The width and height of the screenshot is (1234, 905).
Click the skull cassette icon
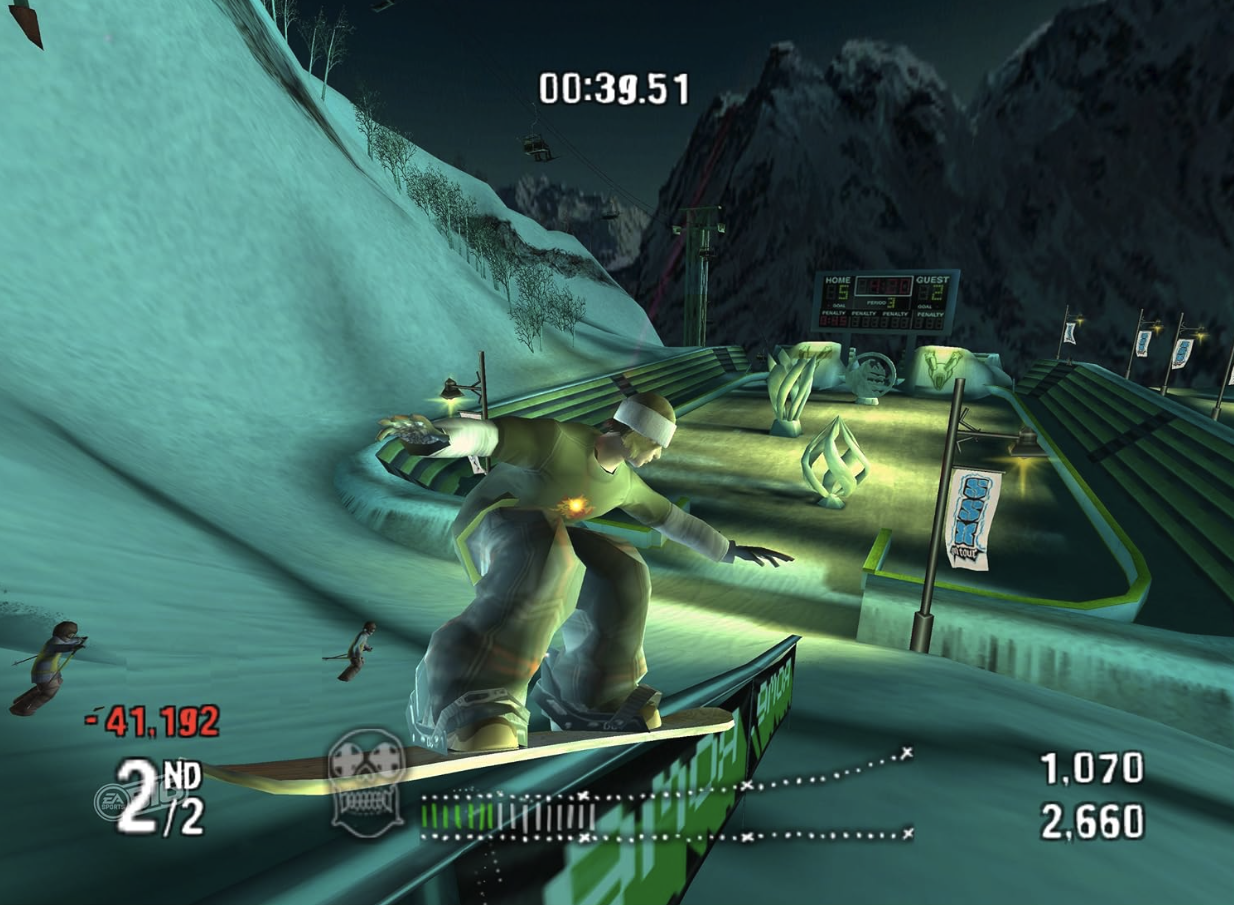(x=367, y=776)
